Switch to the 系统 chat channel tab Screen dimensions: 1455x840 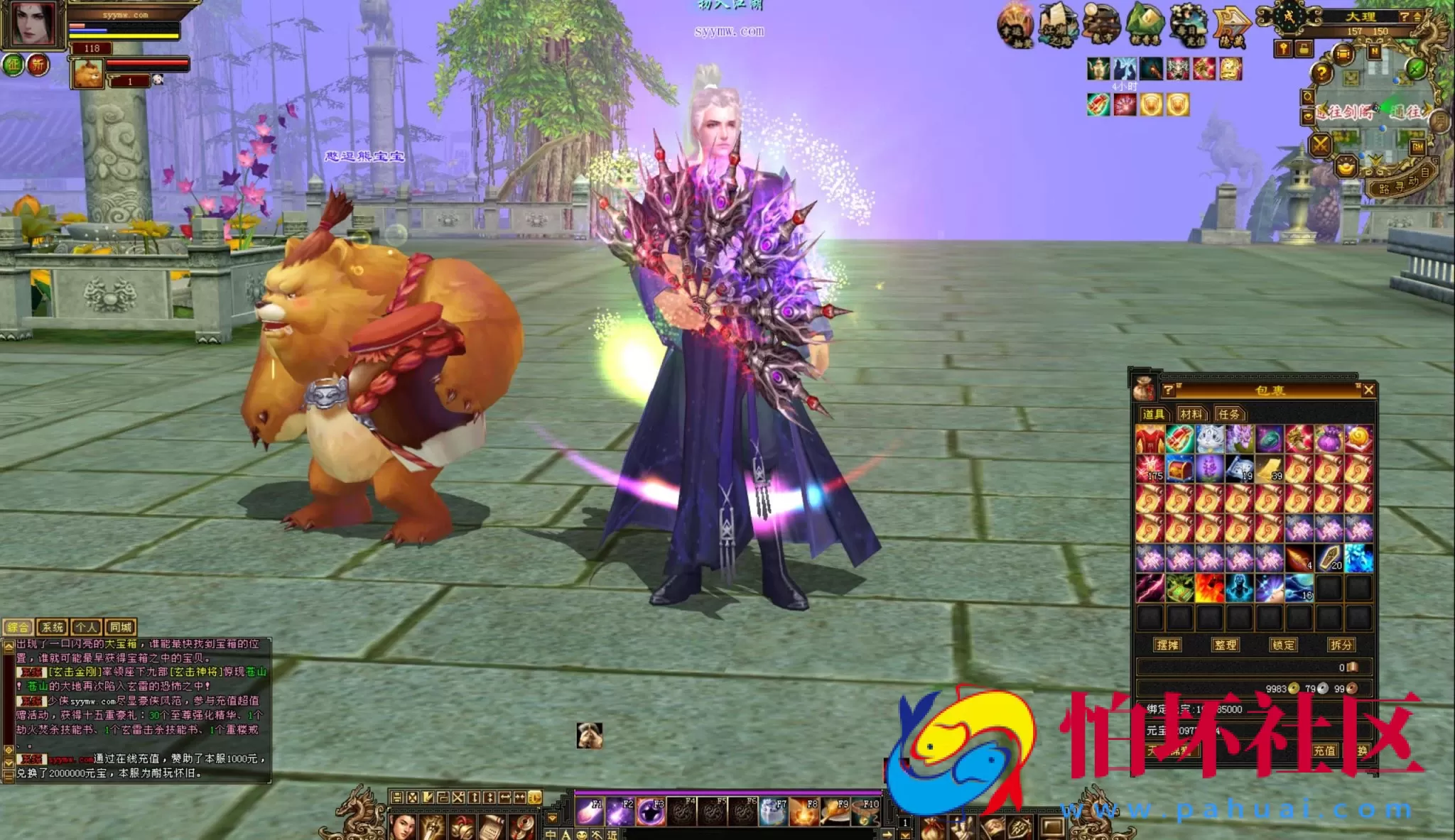53,628
